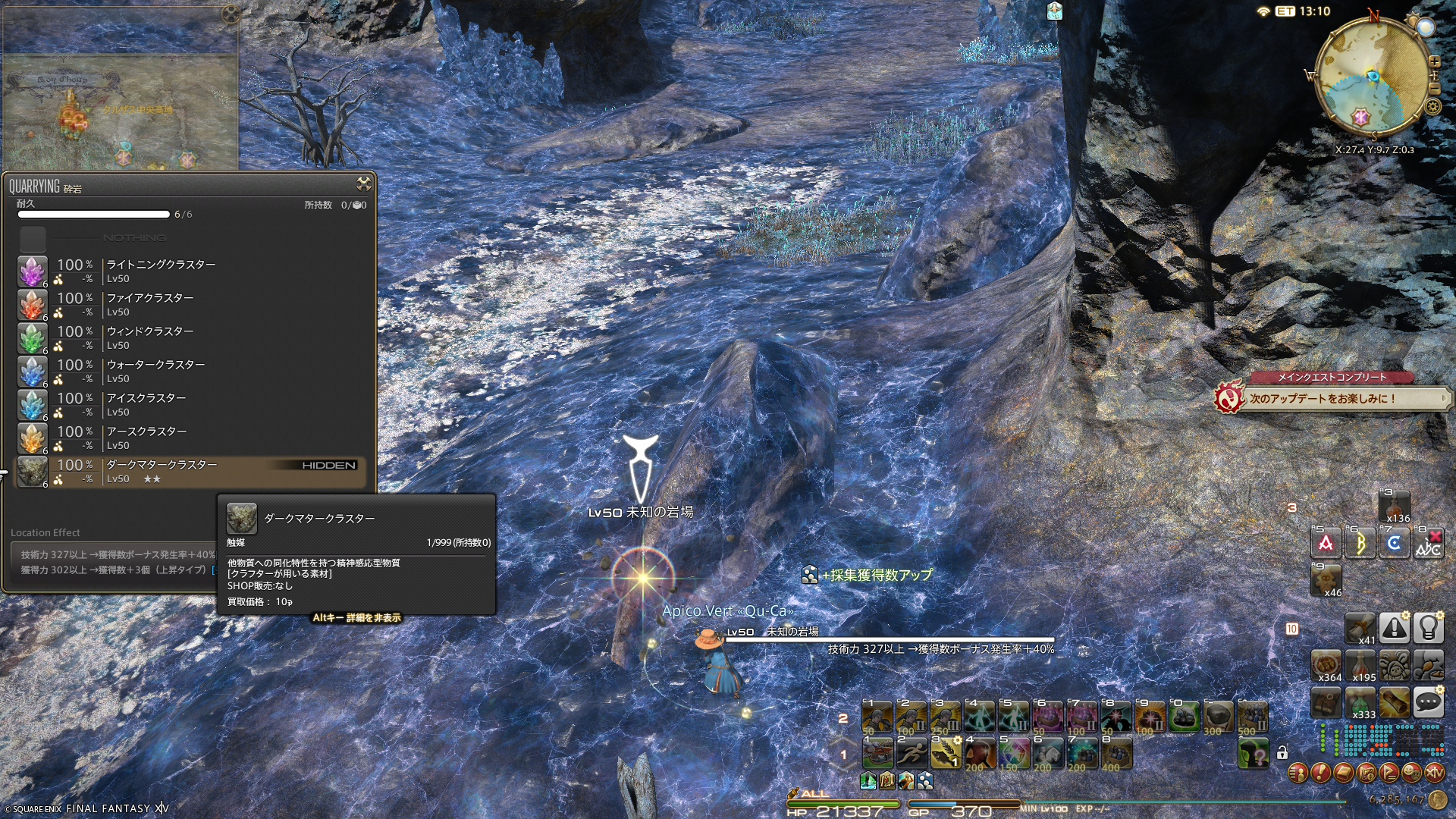Click the minimap zoom-in plus button
This screenshot has height=819, width=1456.
pos(1435,61)
